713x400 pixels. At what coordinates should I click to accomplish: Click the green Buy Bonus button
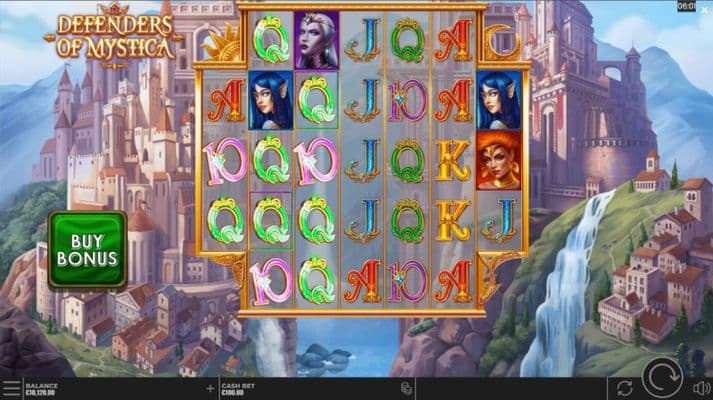tap(87, 250)
